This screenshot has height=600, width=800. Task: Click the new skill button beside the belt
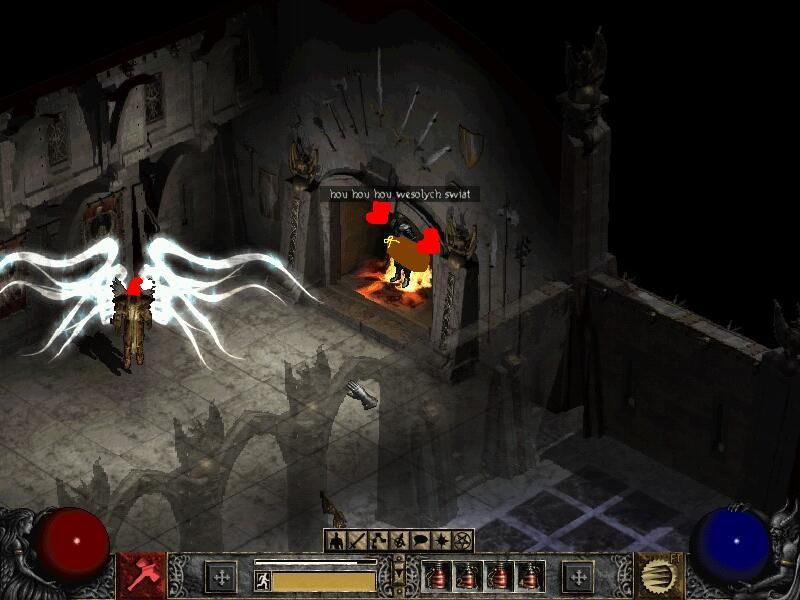tap(578, 577)
